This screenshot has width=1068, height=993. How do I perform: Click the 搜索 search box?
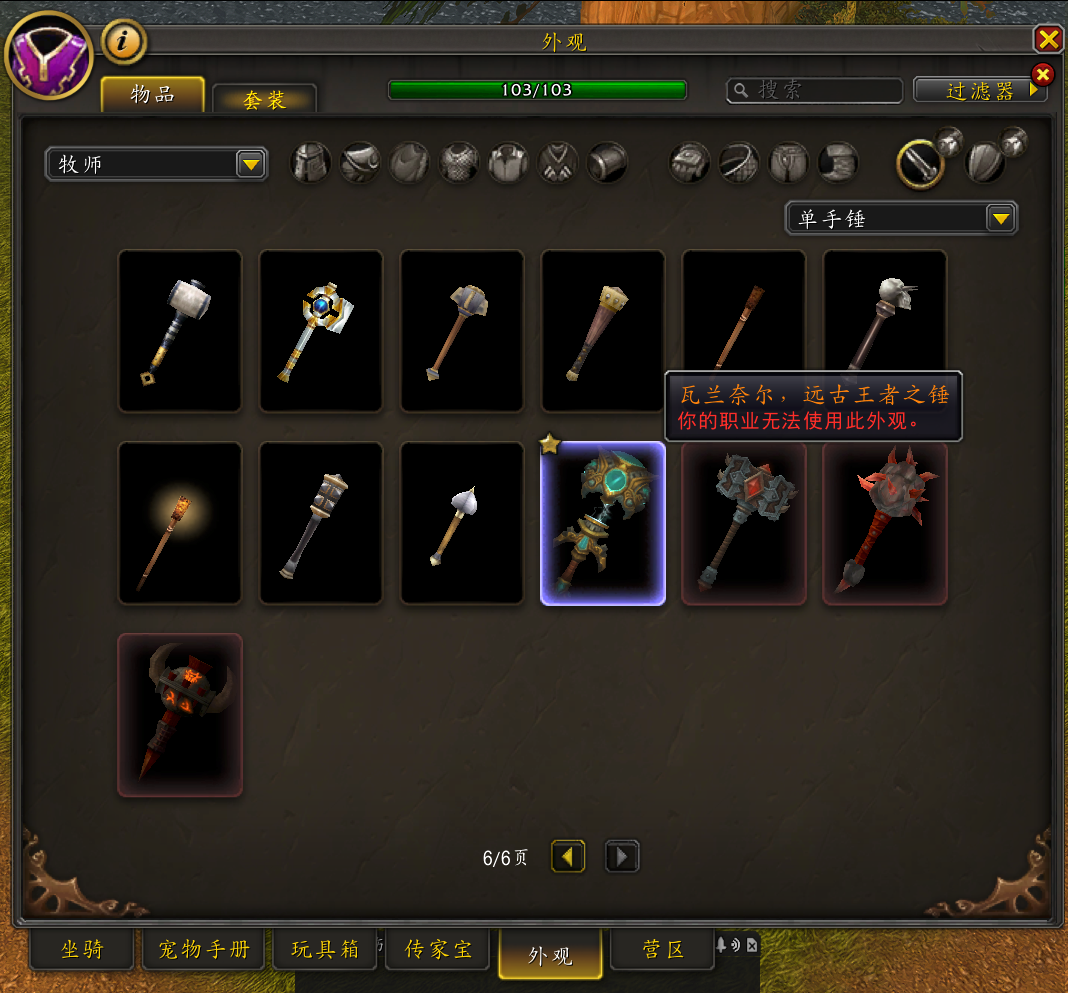(x=815, y=90)
